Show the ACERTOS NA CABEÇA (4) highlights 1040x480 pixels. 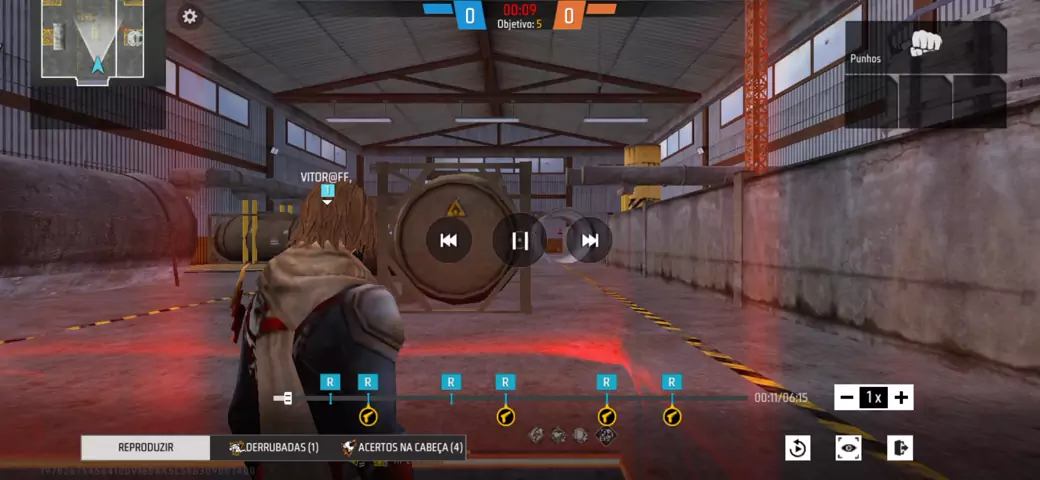click(402, 448)
